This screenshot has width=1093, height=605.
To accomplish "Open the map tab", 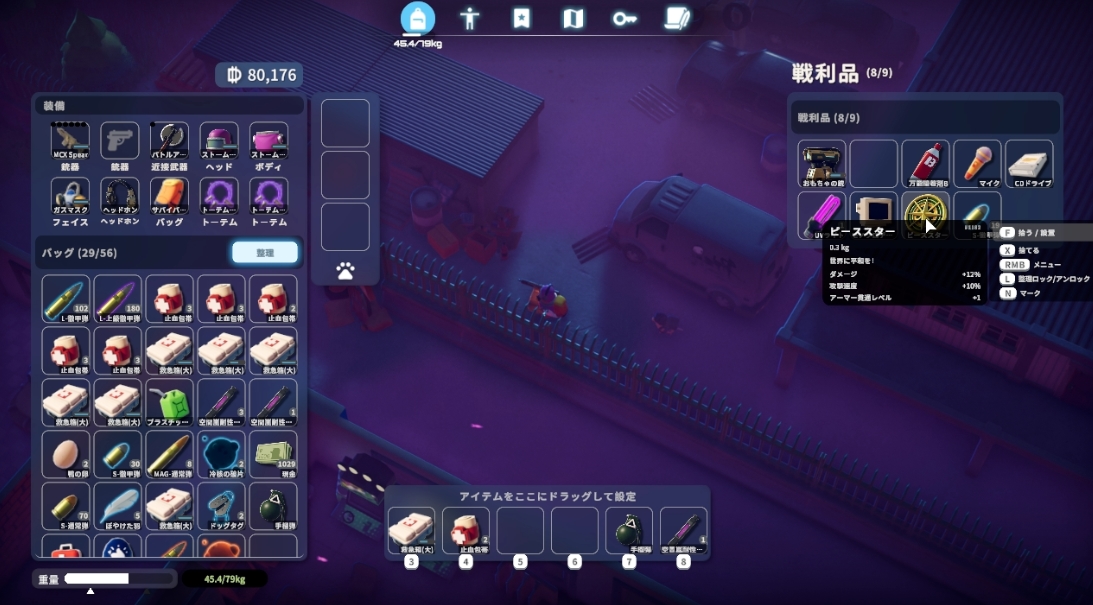I will tap(573, 18).
